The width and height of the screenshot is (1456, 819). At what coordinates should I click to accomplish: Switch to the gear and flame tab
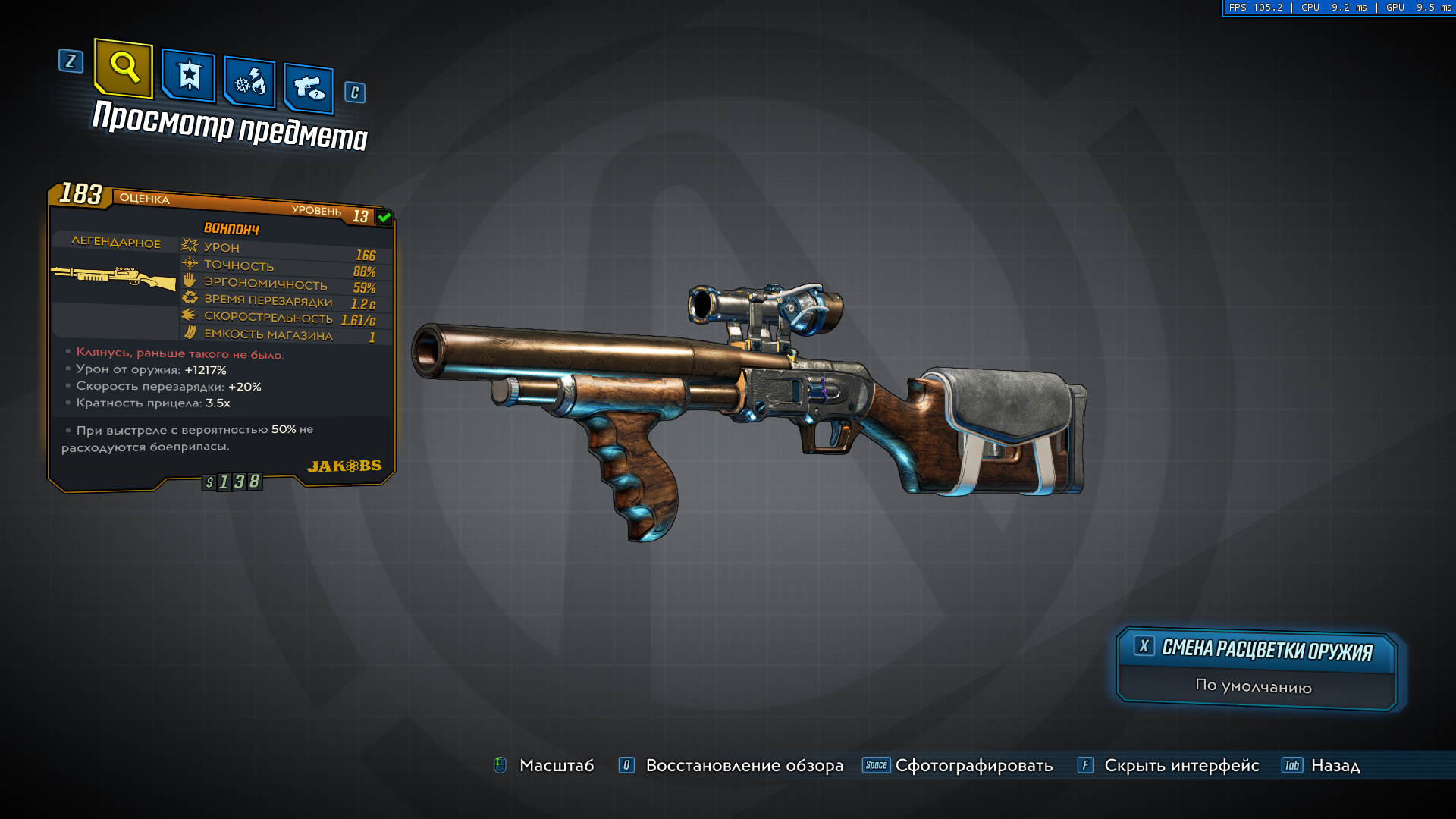tap(249, 82)
